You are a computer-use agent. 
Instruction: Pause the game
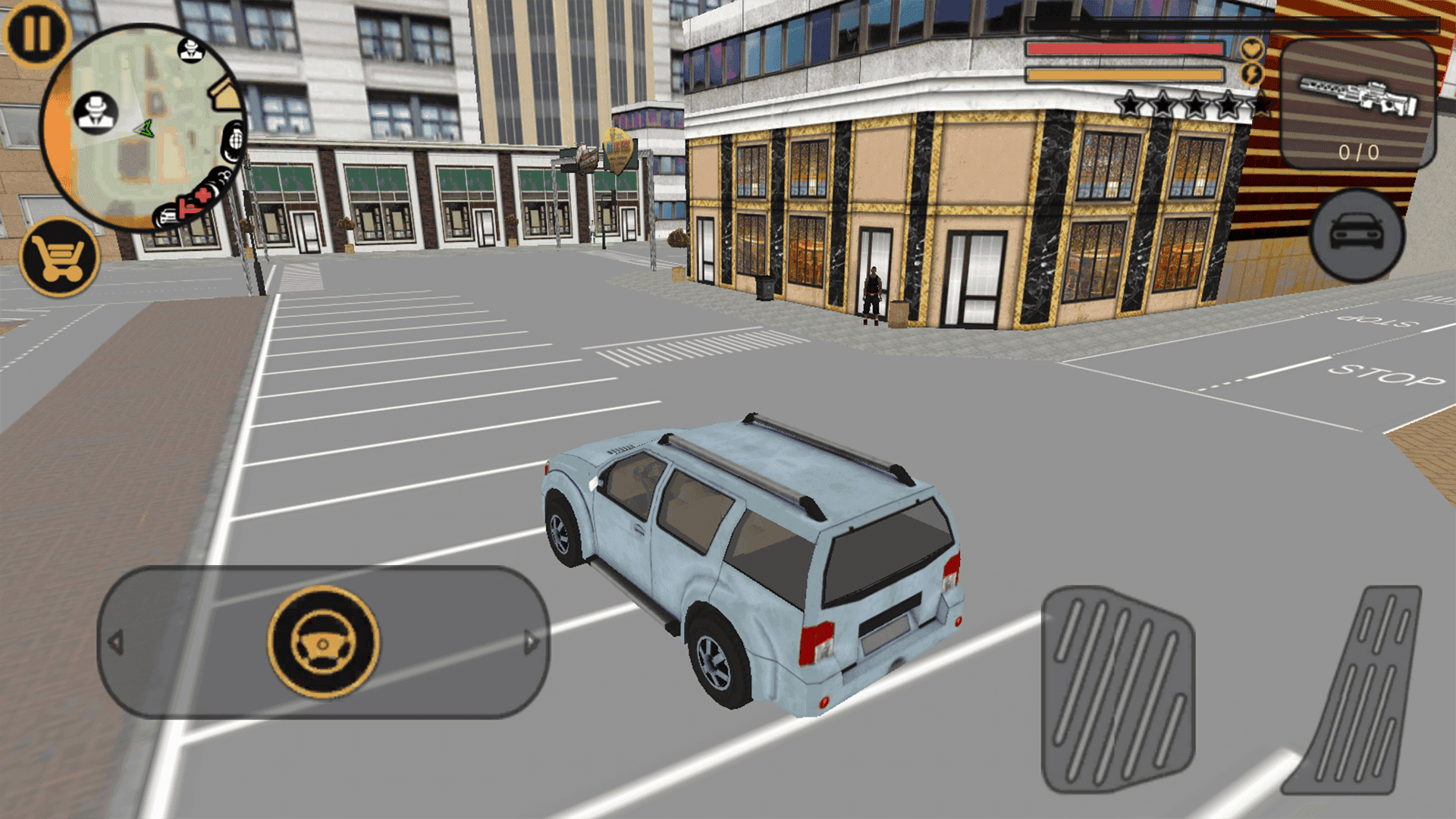coord(36,34)
